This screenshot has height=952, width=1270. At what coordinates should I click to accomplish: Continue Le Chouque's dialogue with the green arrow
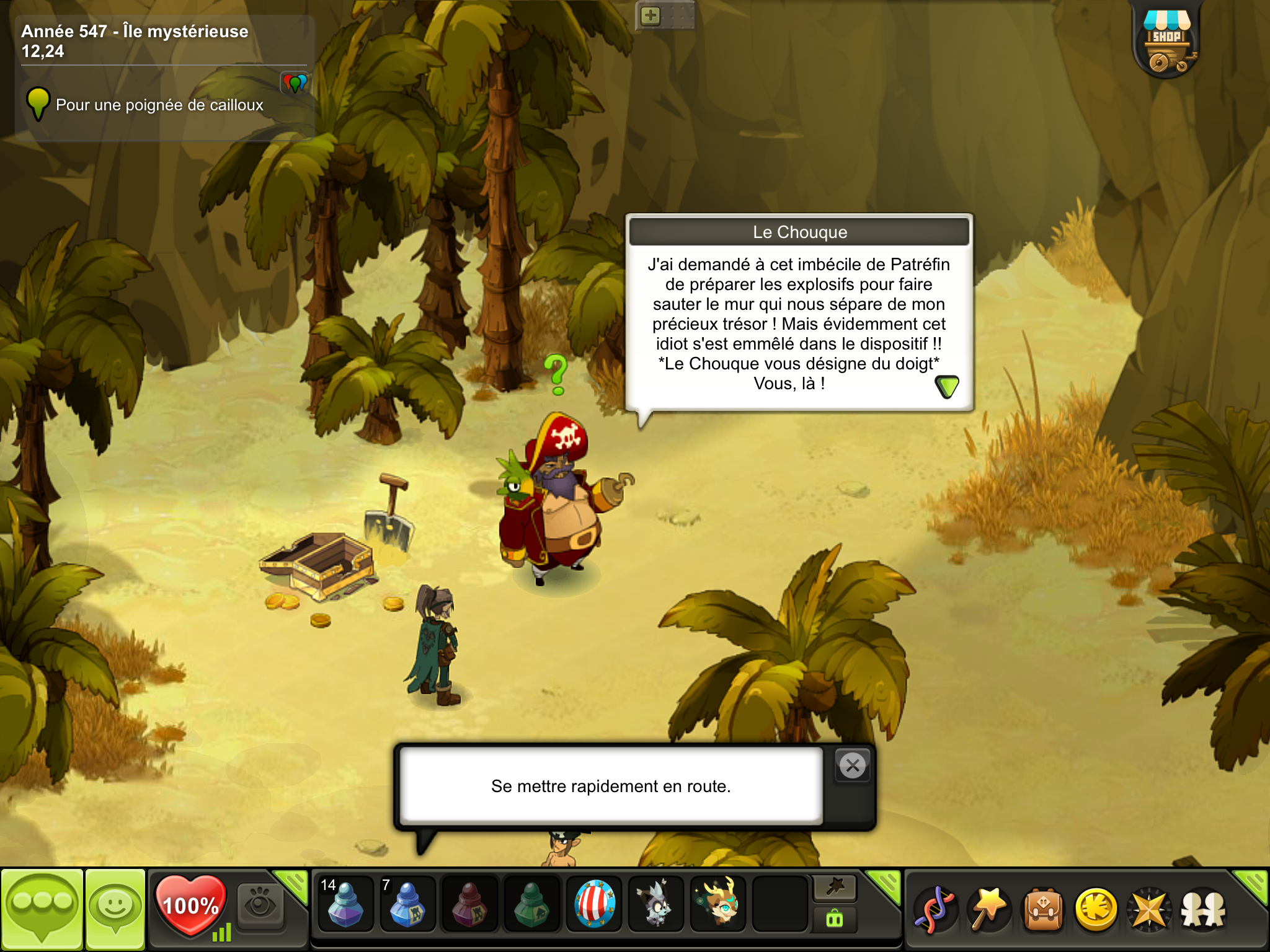946,387
